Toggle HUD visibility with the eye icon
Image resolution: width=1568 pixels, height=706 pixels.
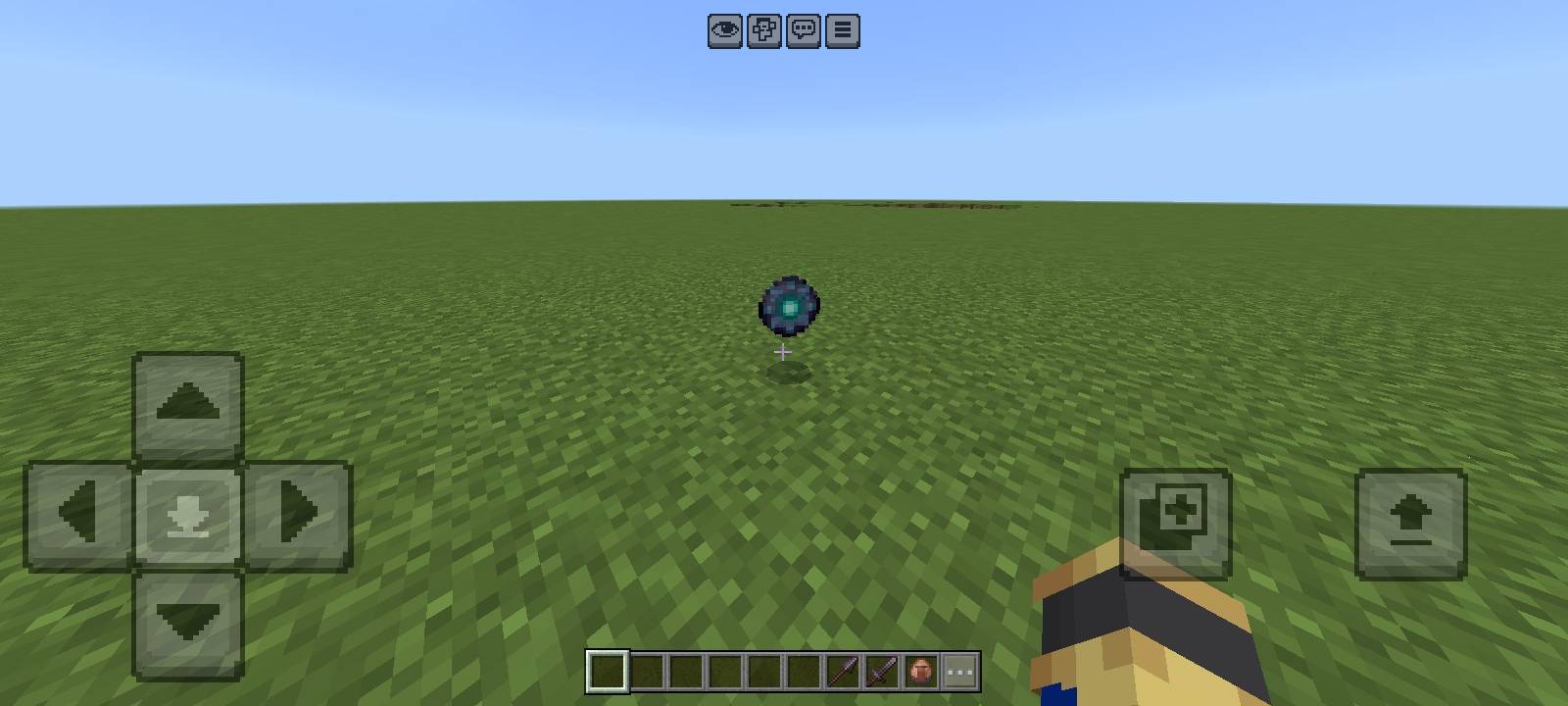point(723,30)
